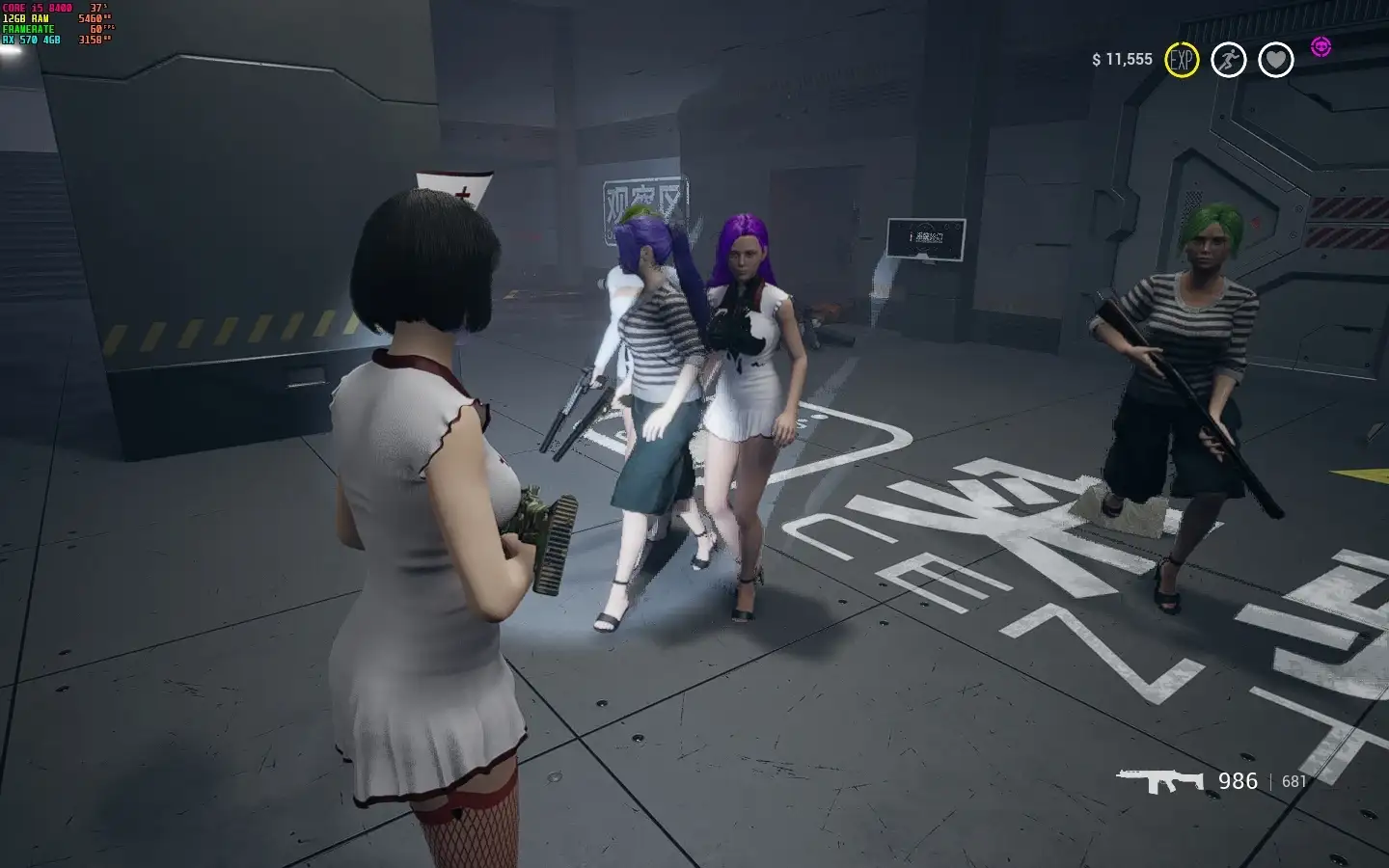Click the yellow EXP ring icon
Viewport: 1389px width, 868px height.
click(1182, 60)
